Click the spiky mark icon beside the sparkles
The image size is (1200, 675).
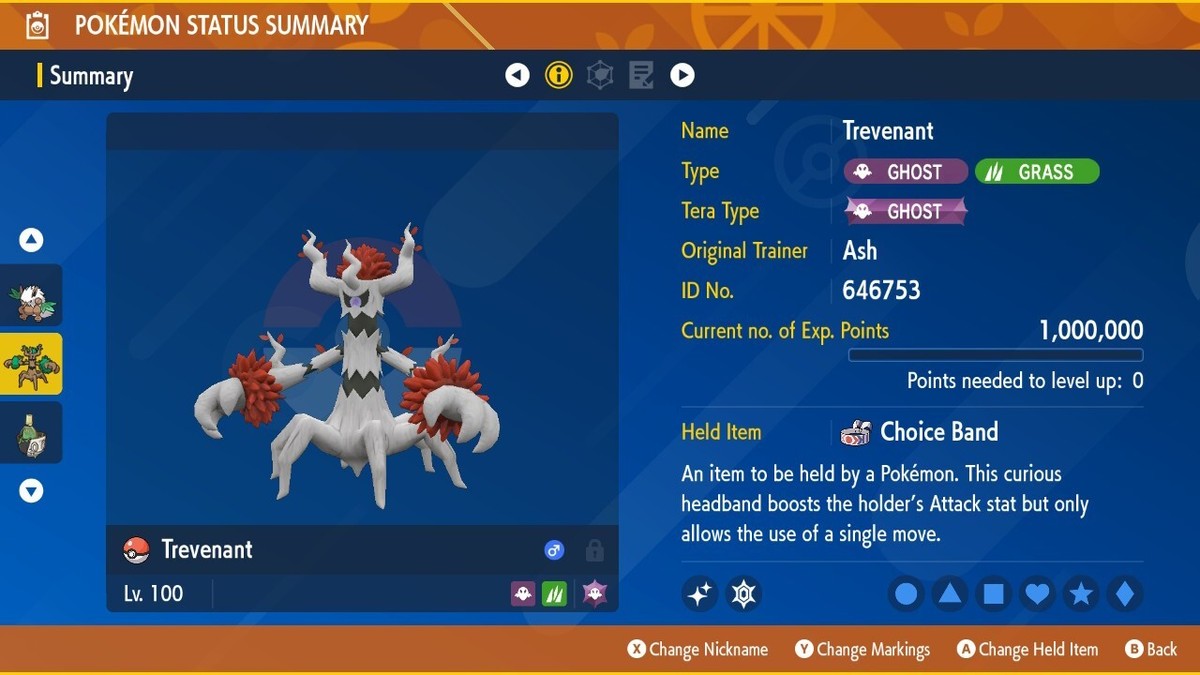click(743, 595)
